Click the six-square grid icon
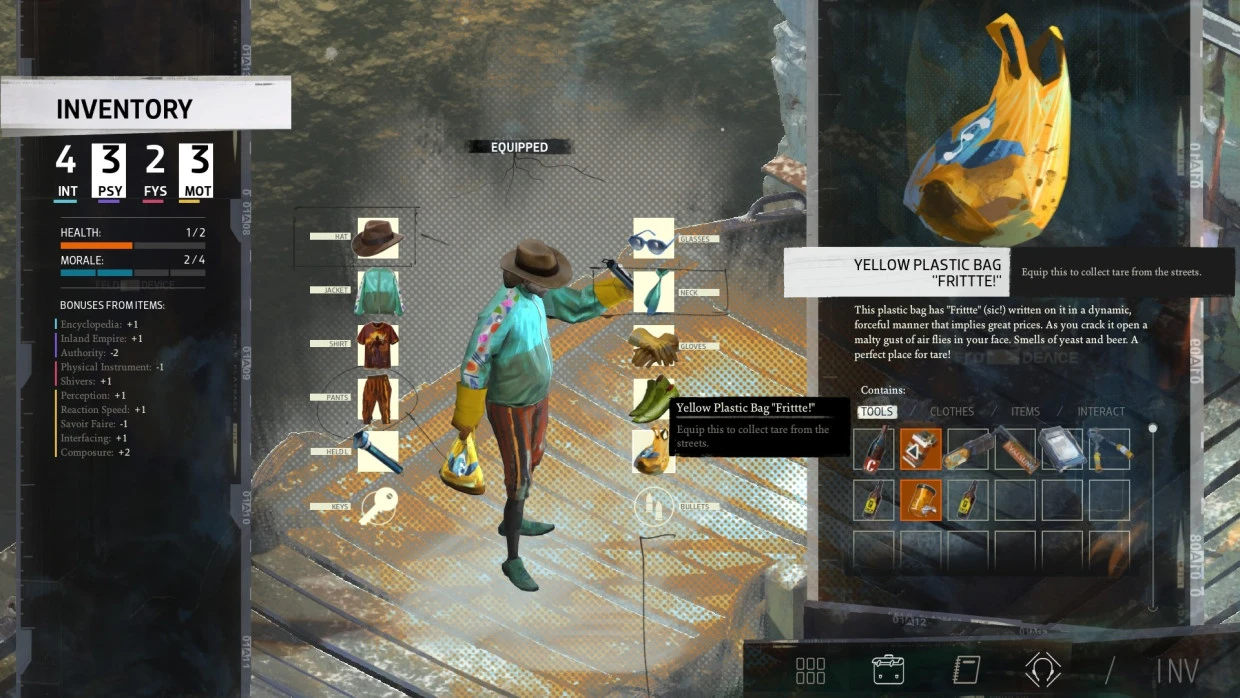The width and height of the screenshot is (1240, 698). tap(810, 669)
